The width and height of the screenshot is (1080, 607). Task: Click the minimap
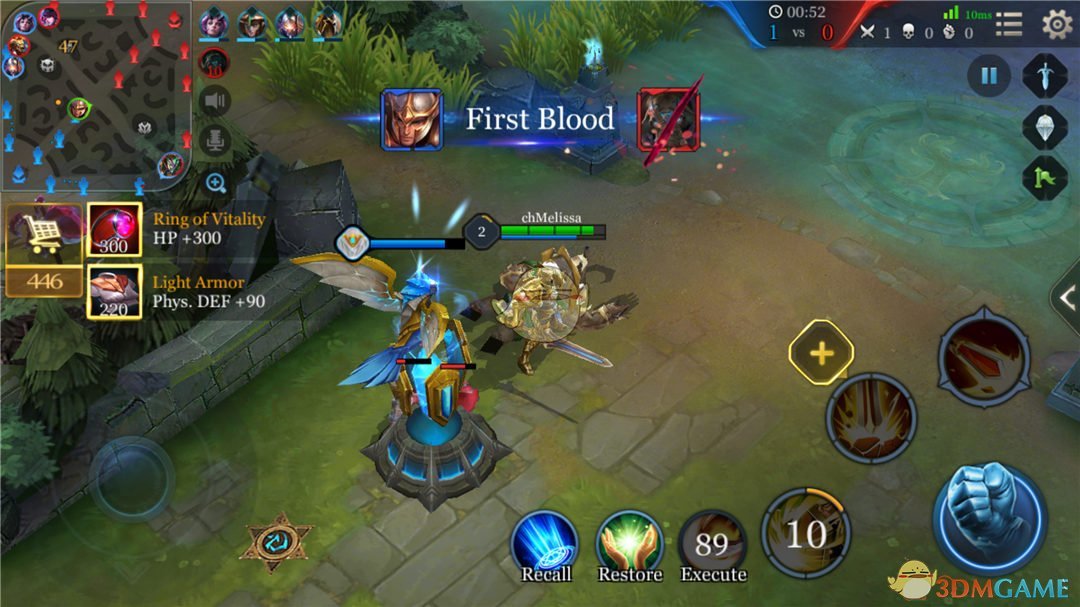coord(95,95)
